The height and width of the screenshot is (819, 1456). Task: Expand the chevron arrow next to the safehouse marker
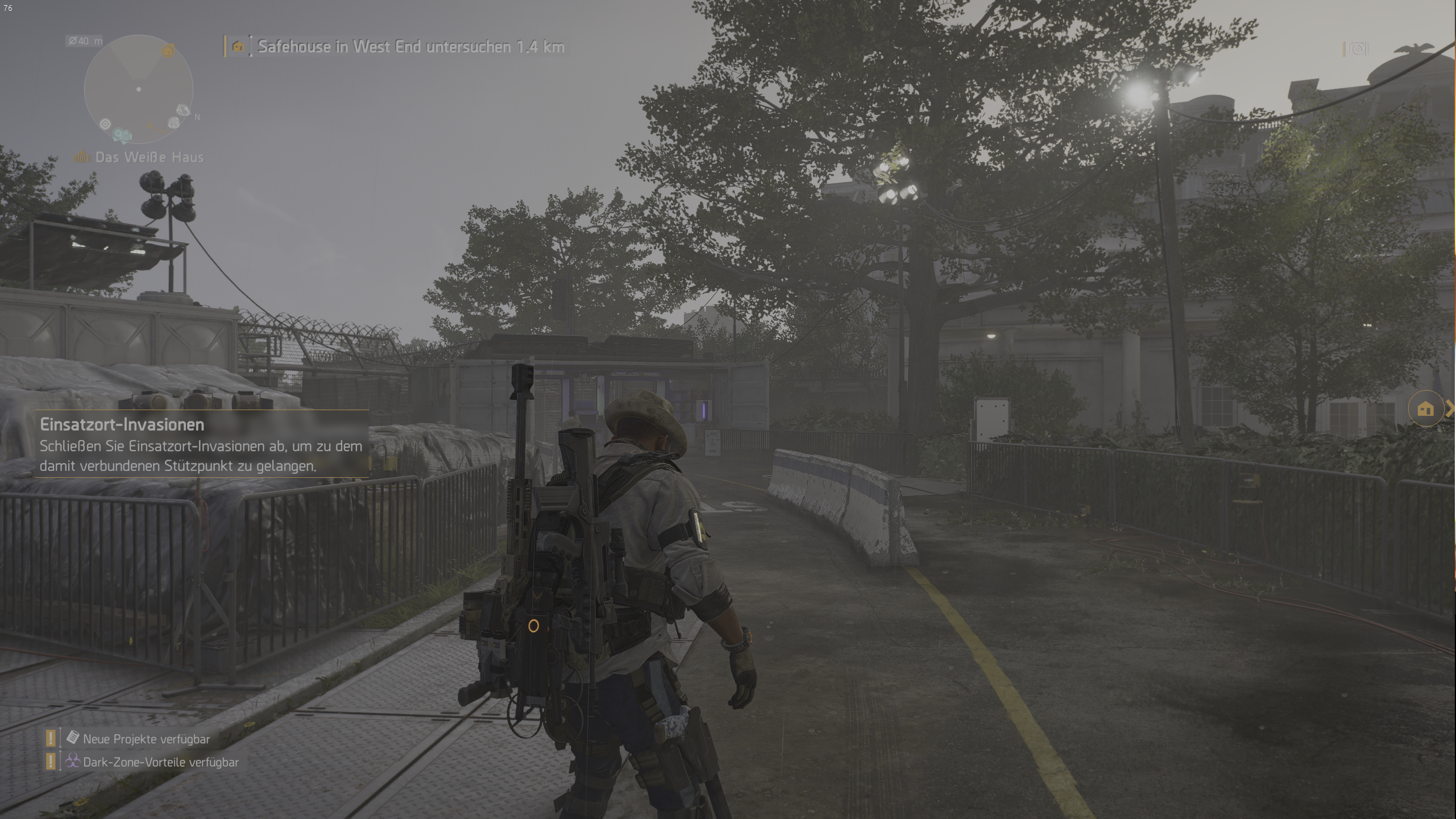(1450, 408)
